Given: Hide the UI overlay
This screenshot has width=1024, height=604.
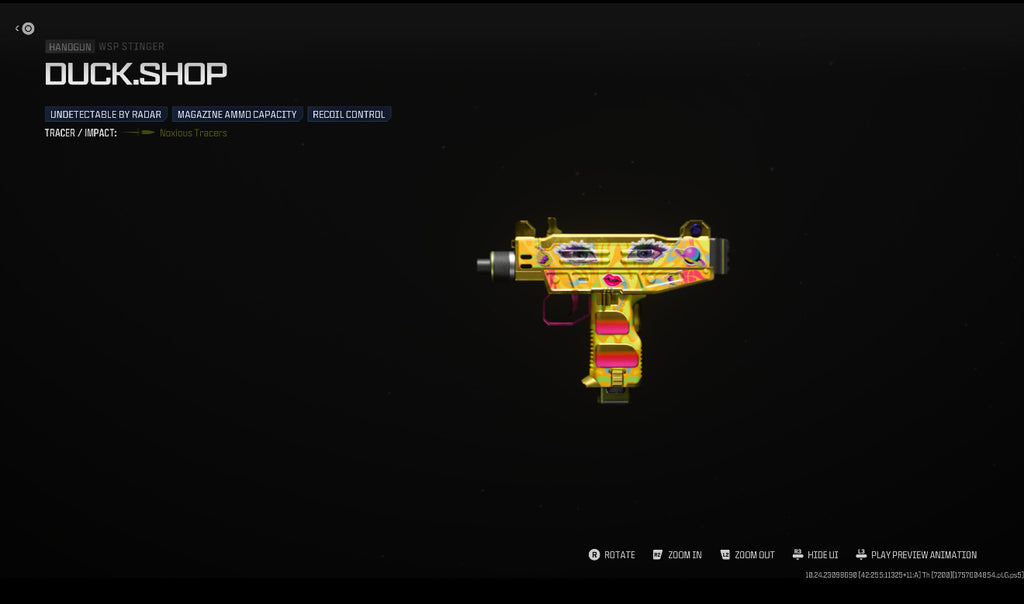Looking at the screenshot, I should 815,555.
